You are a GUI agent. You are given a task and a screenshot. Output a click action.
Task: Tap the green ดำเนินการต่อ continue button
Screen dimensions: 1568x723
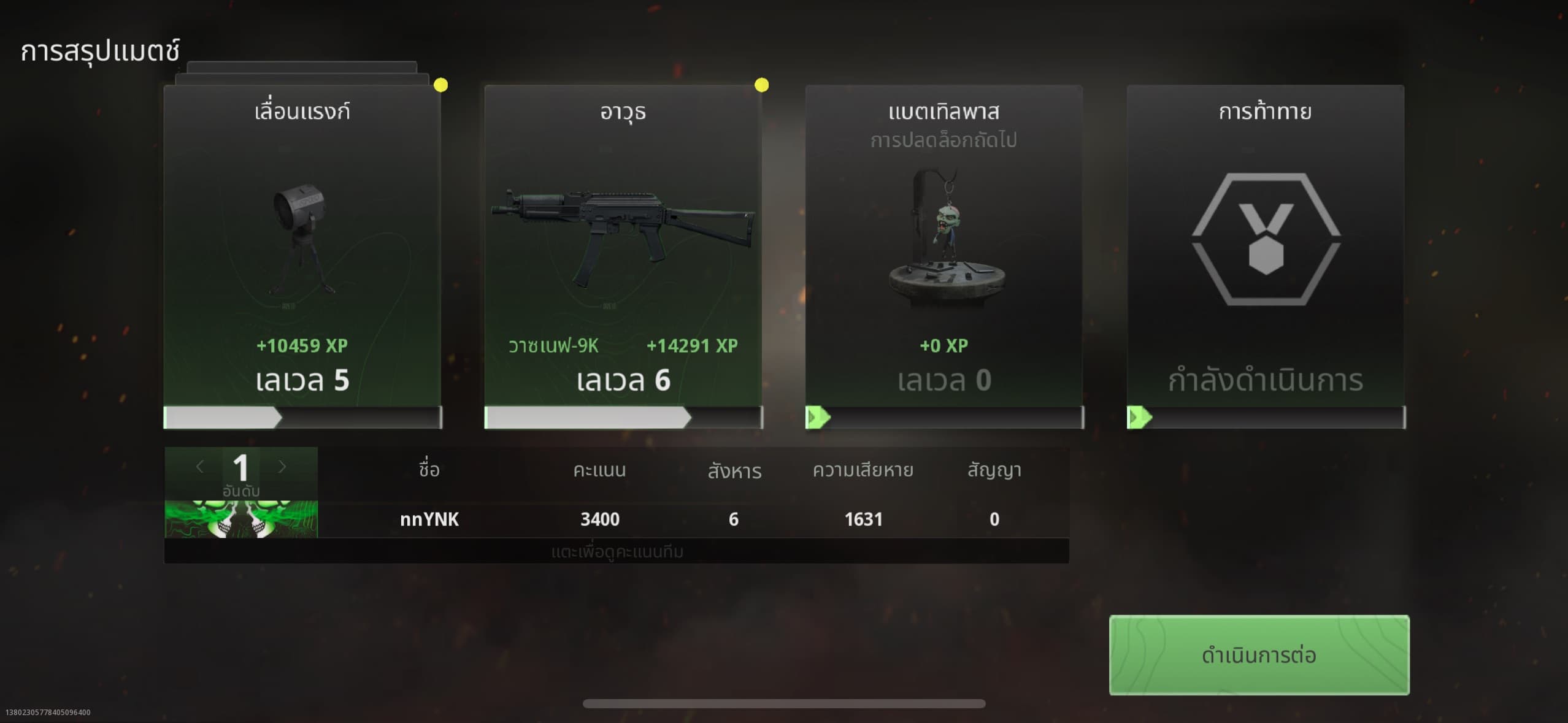pos(1259,654)
